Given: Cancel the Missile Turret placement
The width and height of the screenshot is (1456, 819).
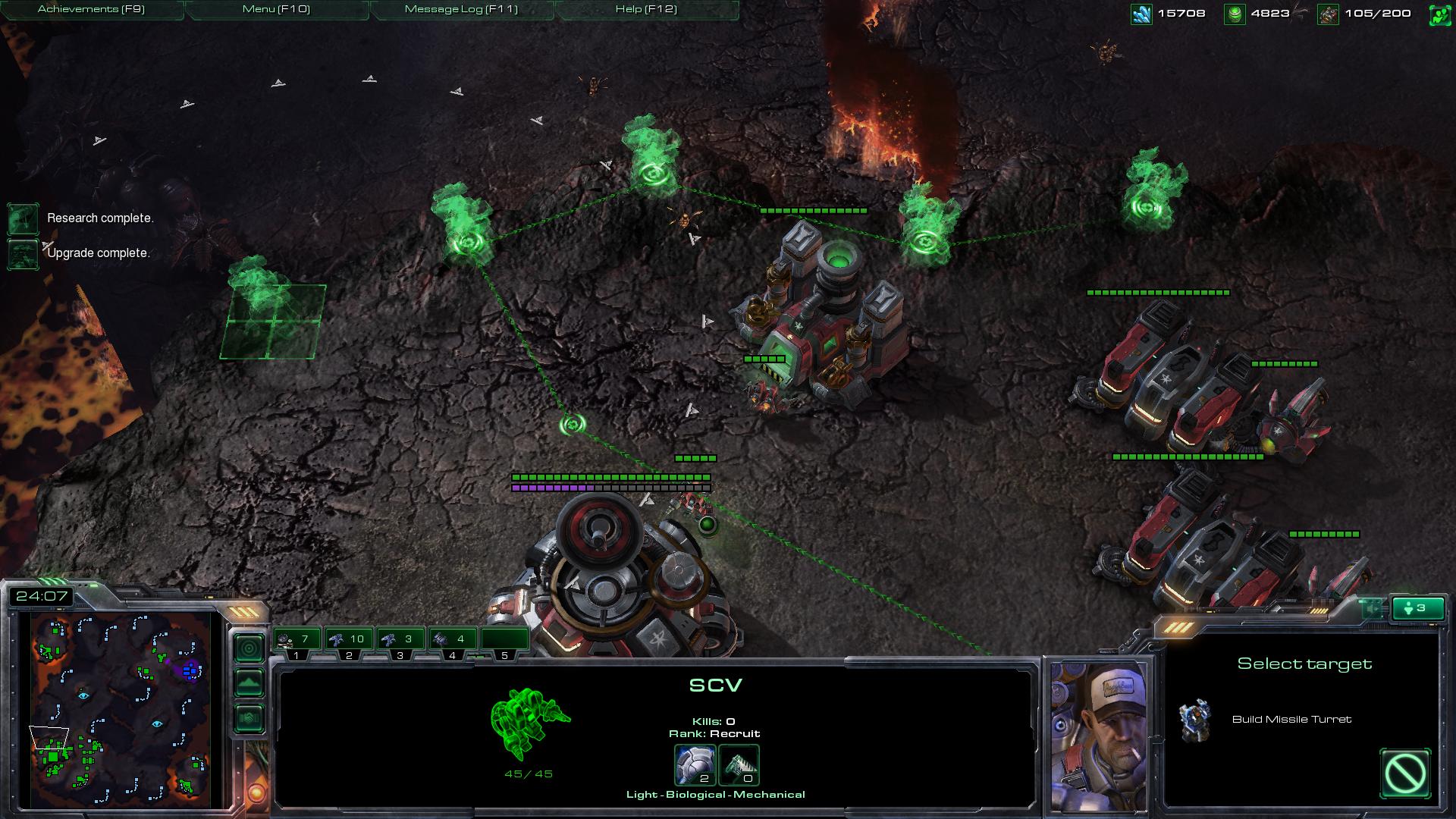Looking at the screenshot, I should point(1405,773).
